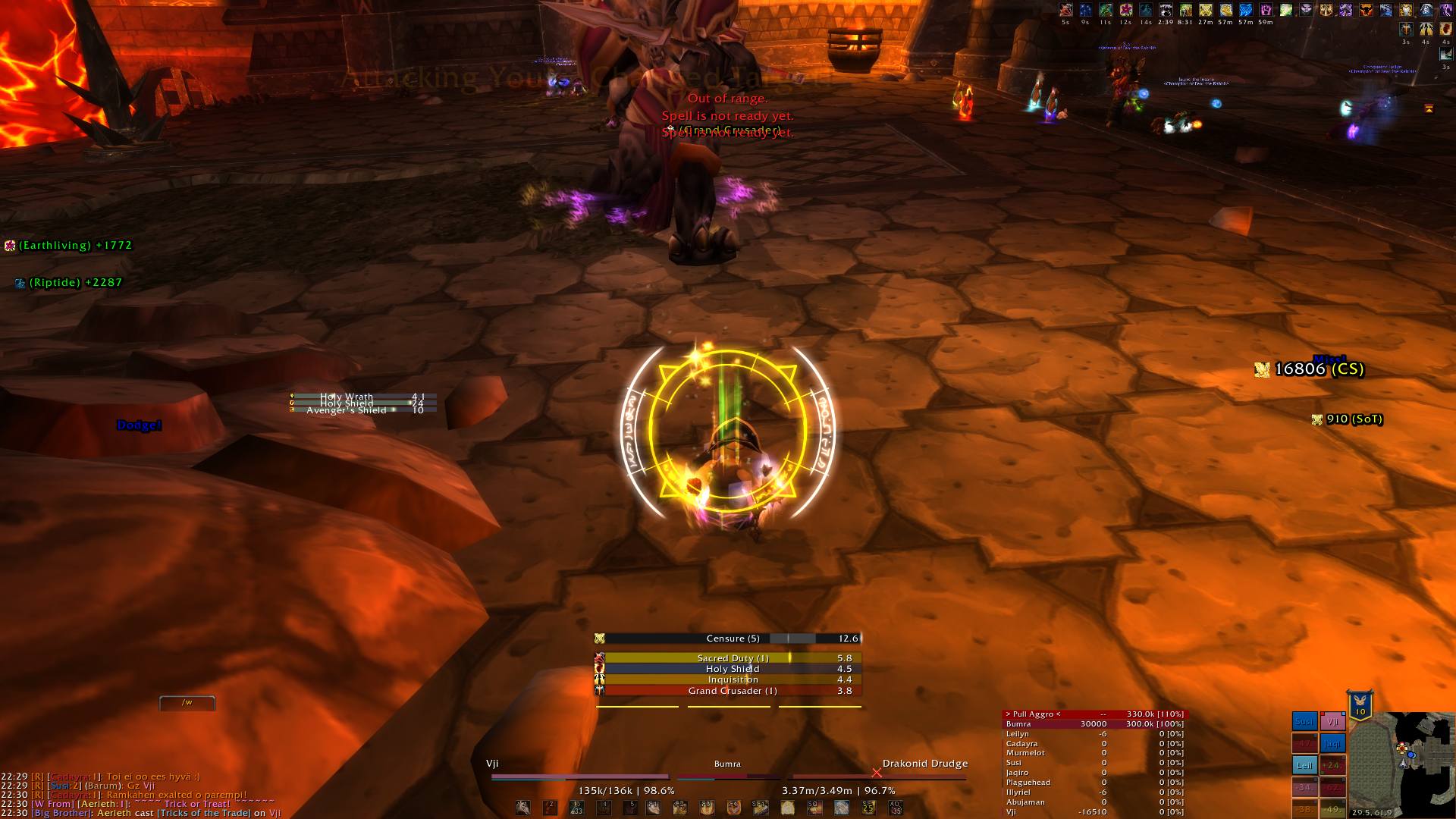Click the Pull Aggro threat bar

(x=1094, y=714)
